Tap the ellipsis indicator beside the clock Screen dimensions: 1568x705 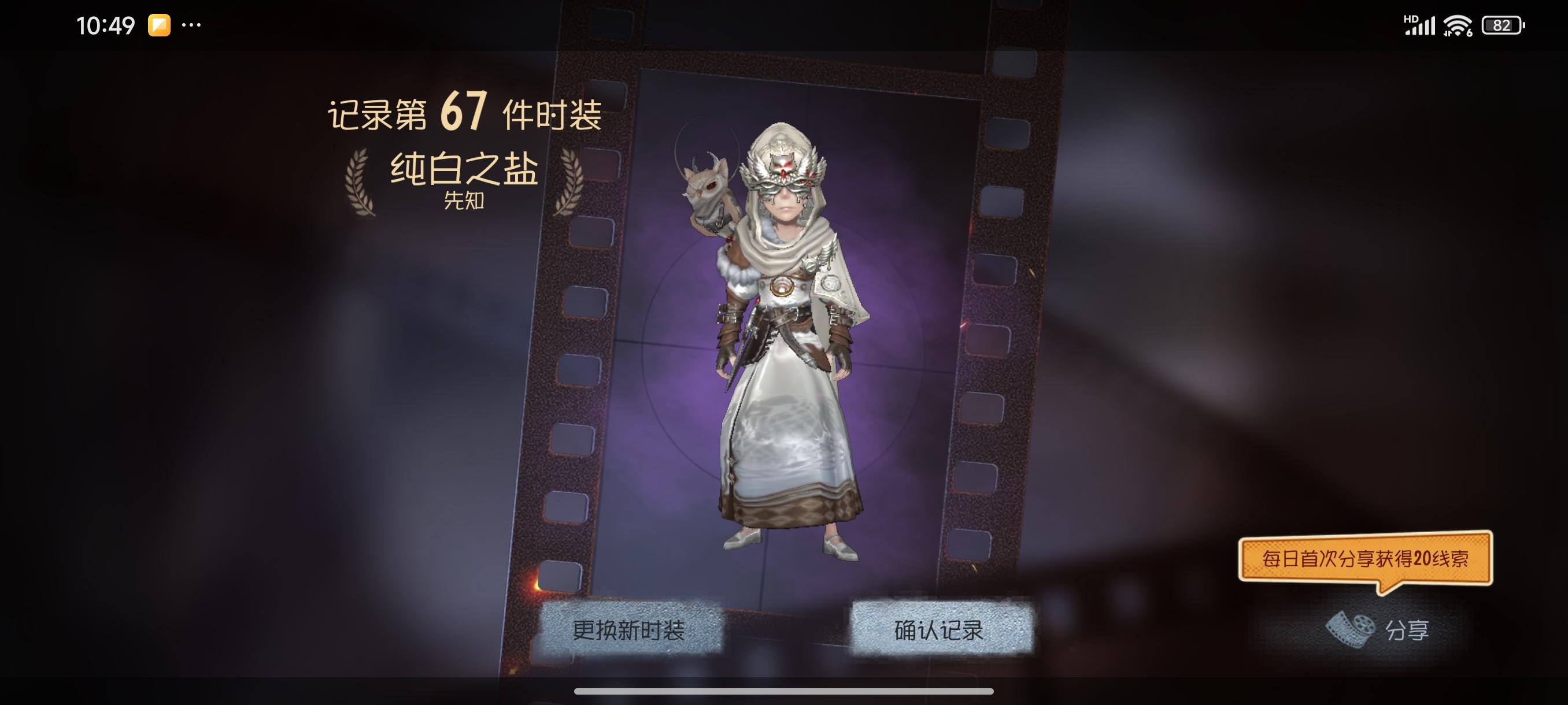[193, 25]
